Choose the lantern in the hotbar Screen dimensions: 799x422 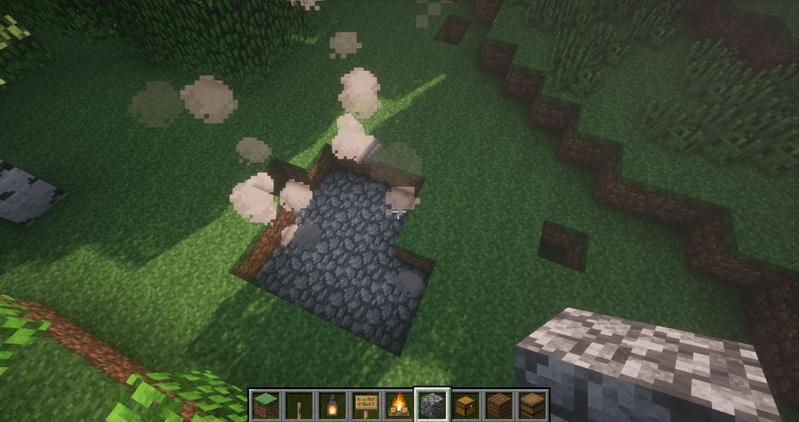coord(330,405)
